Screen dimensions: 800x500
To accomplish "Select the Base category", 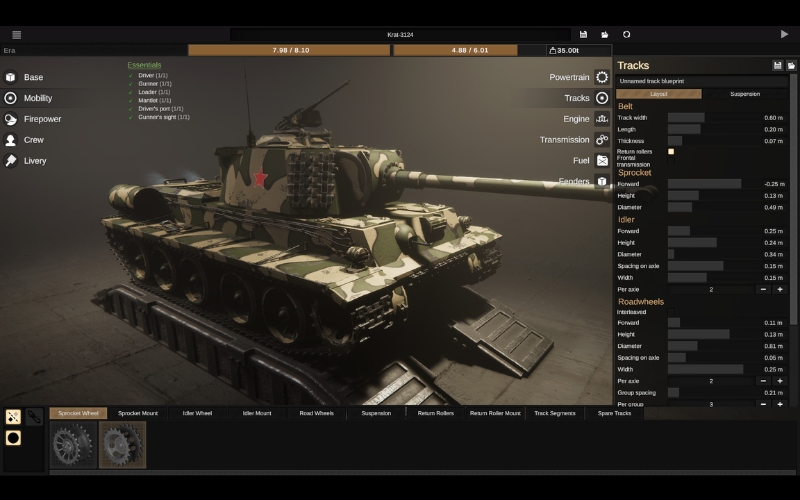I will (33, 77).
